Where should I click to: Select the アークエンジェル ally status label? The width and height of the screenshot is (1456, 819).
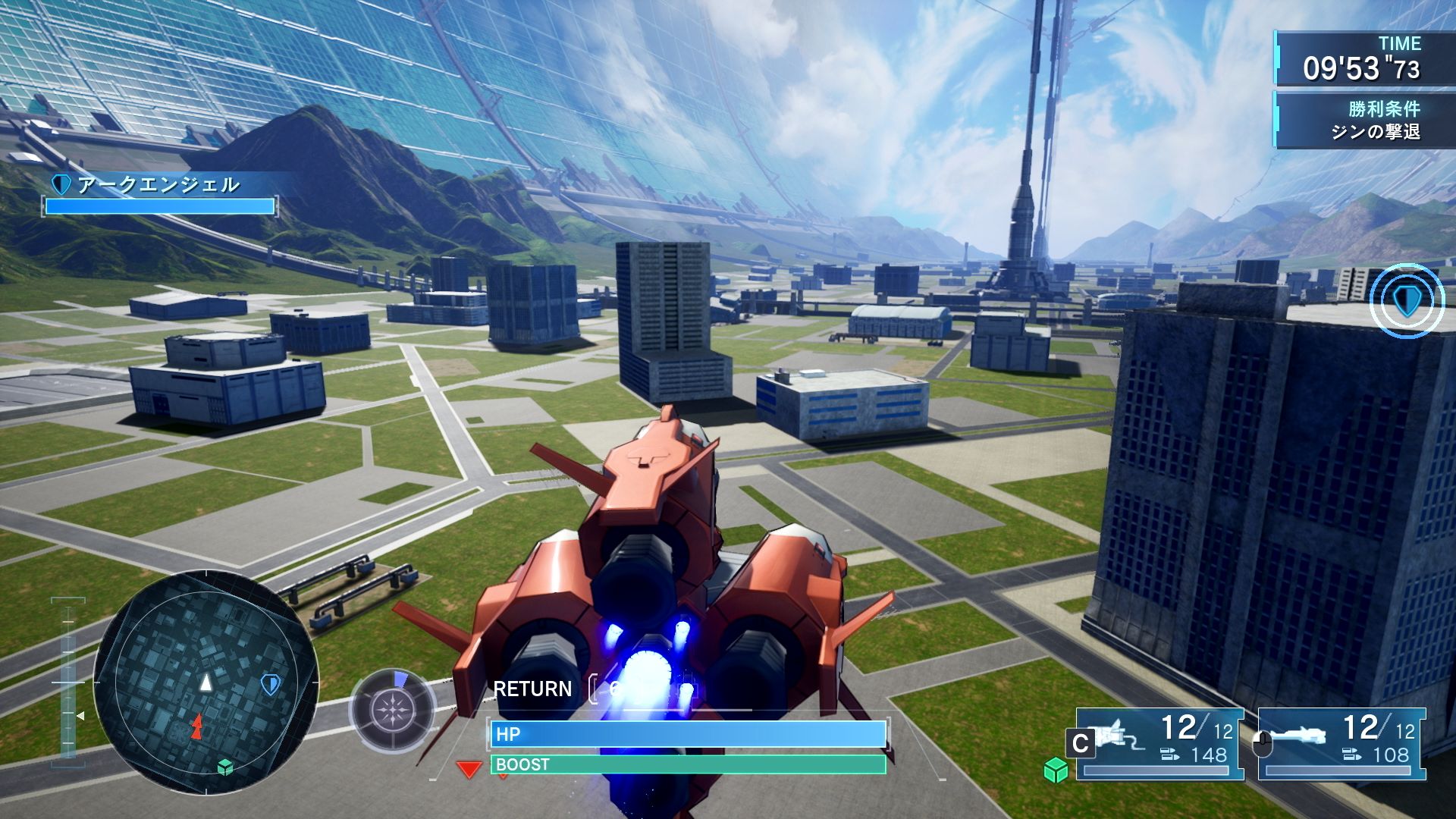[158, 184]
